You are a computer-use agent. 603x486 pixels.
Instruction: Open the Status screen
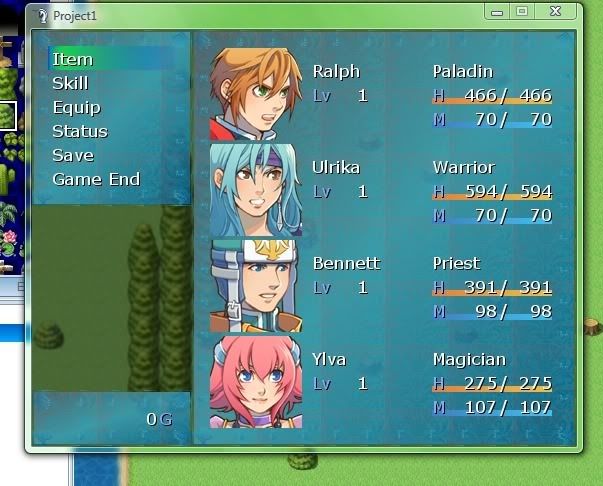point(79,131)
